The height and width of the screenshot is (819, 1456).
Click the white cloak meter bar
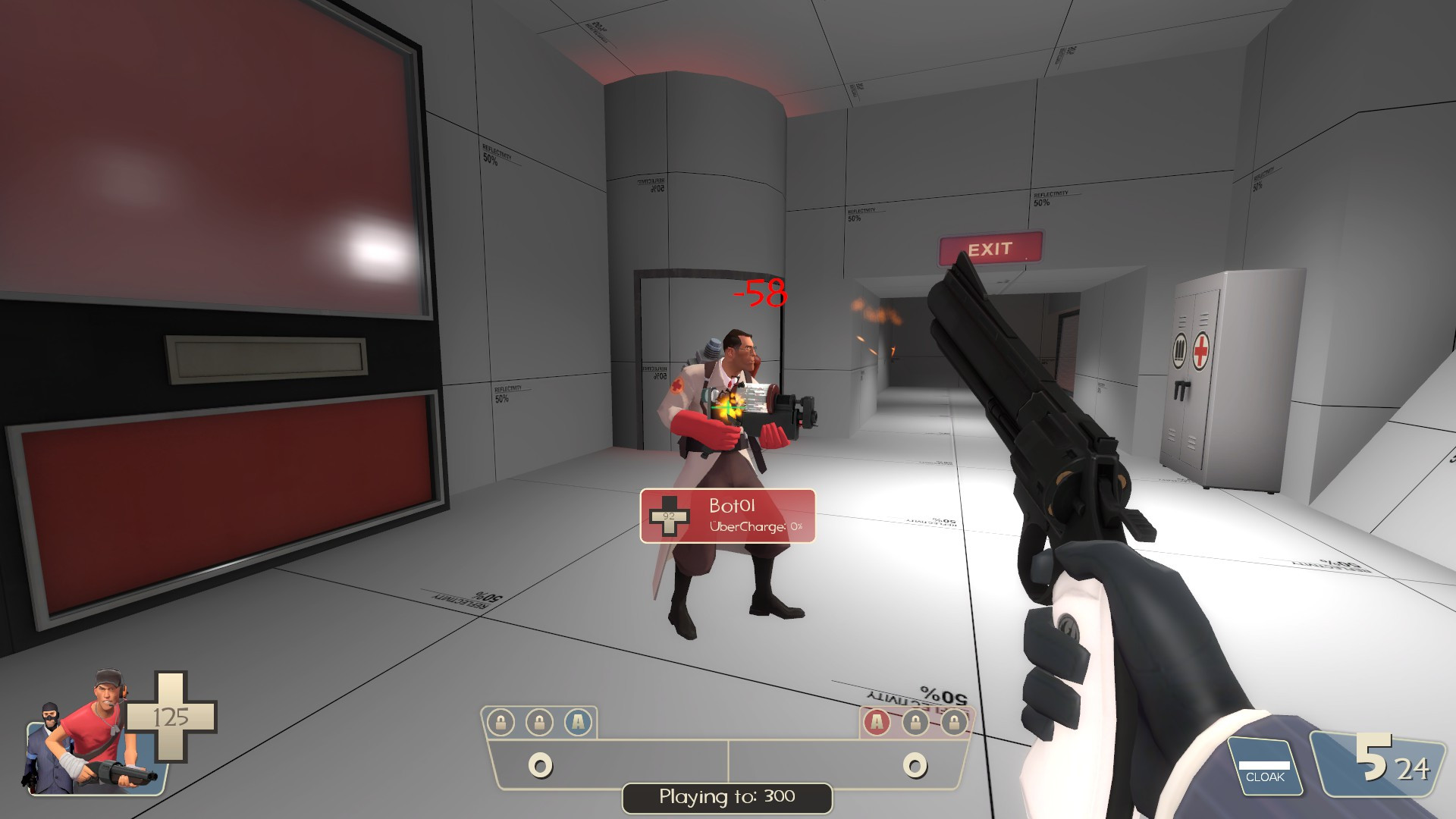(1265, 765)
